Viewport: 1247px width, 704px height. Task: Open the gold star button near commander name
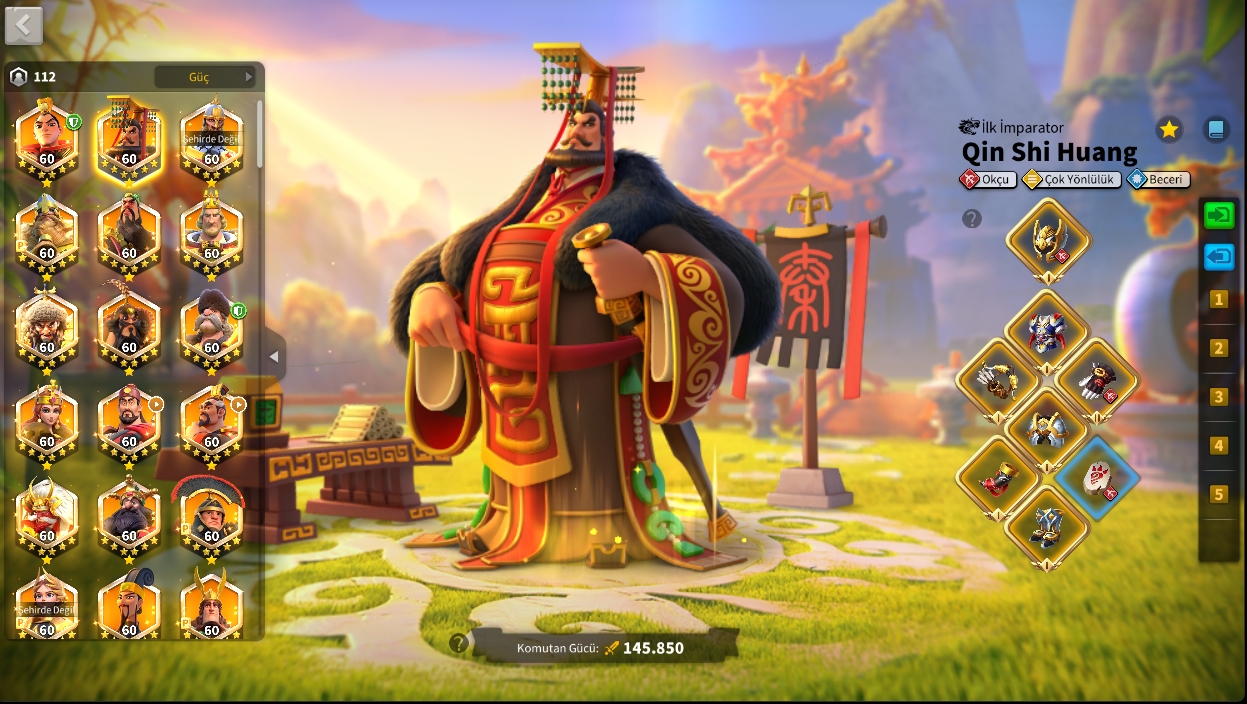[1169, 129]
